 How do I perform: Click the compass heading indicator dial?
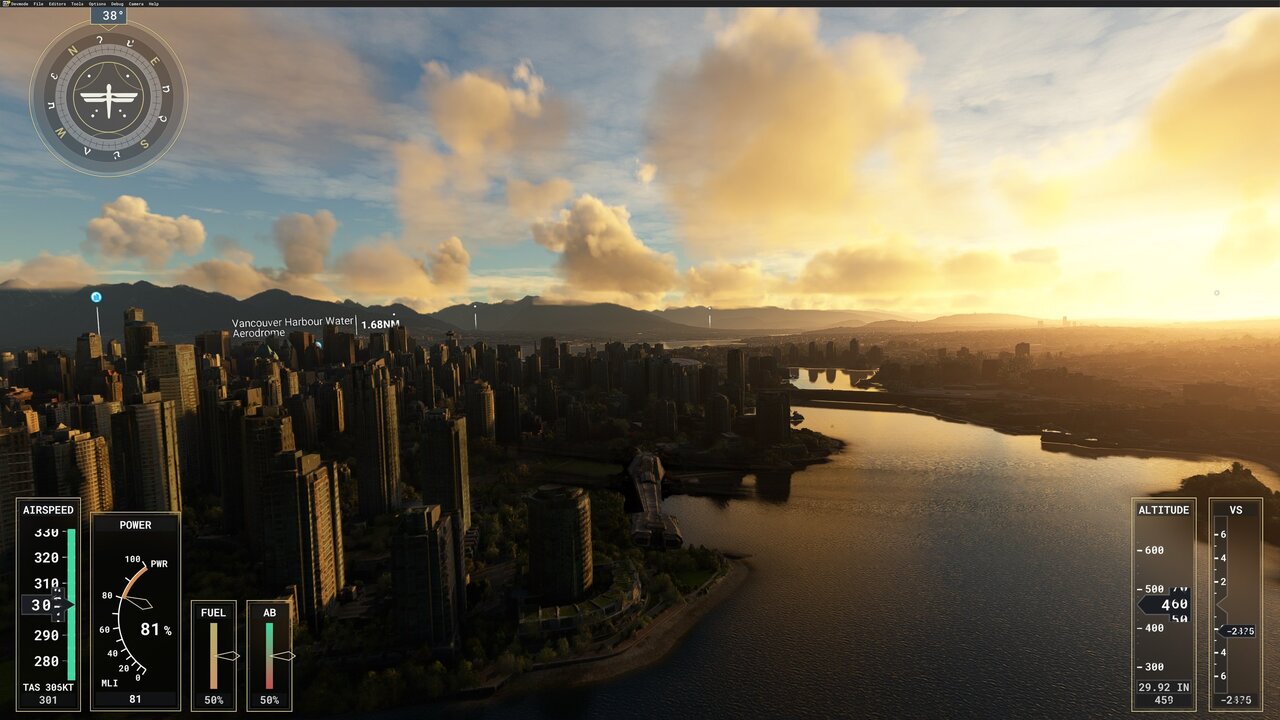coord(108,98)
